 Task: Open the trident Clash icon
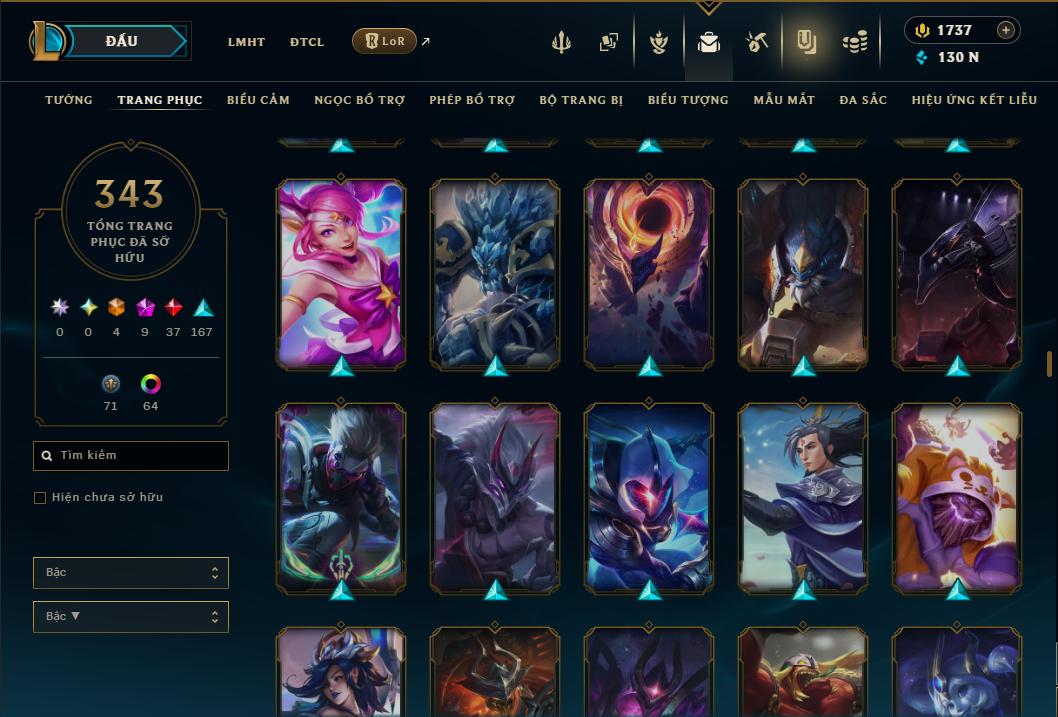pos(561,42)
